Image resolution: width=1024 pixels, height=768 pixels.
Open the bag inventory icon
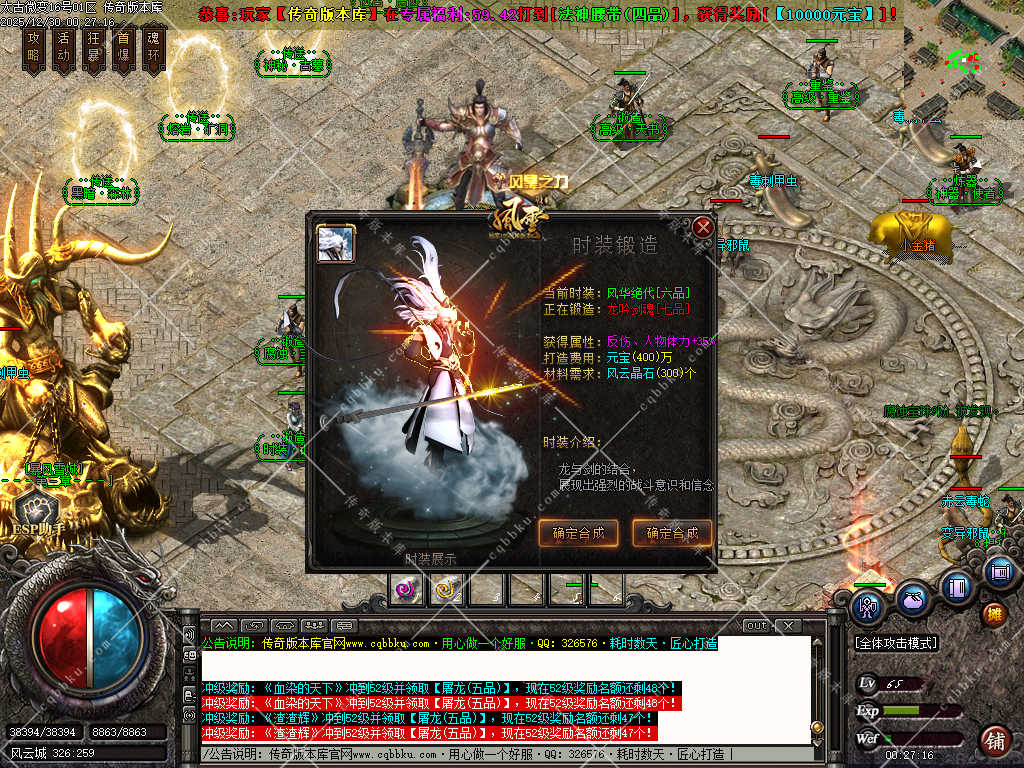912,599
